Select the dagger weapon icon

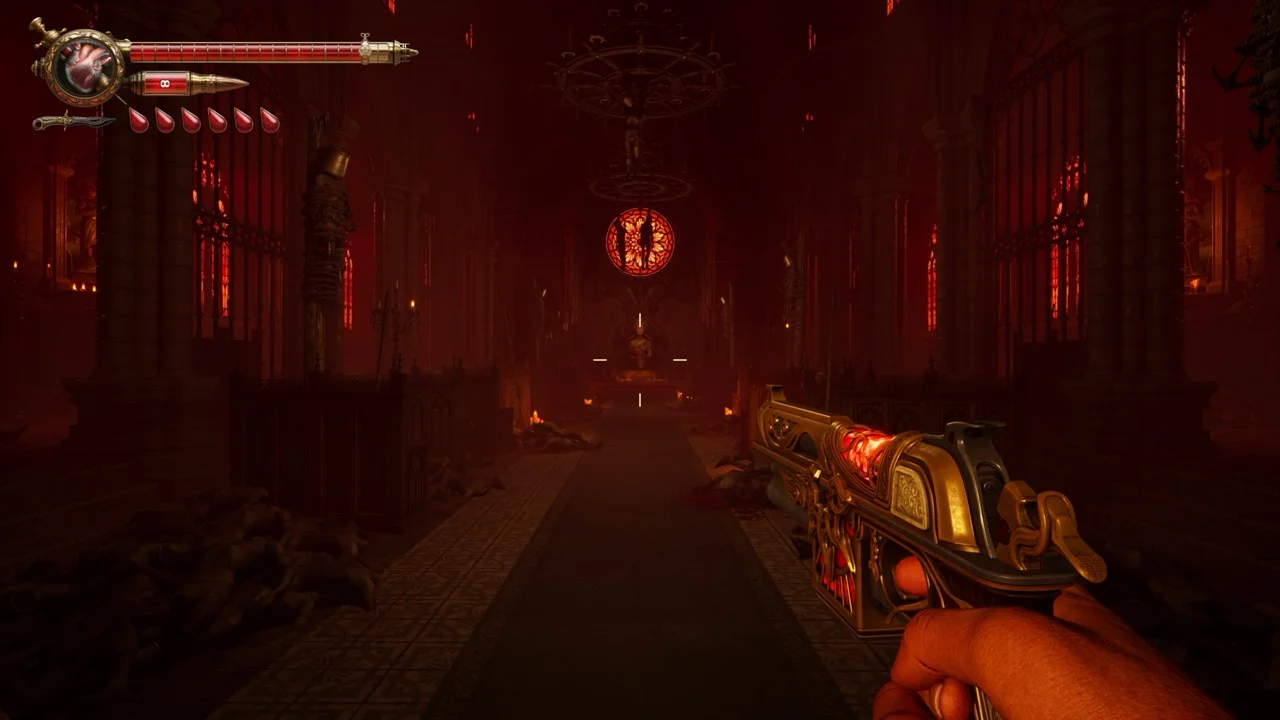pyautogui.click(x=72, y=122)
